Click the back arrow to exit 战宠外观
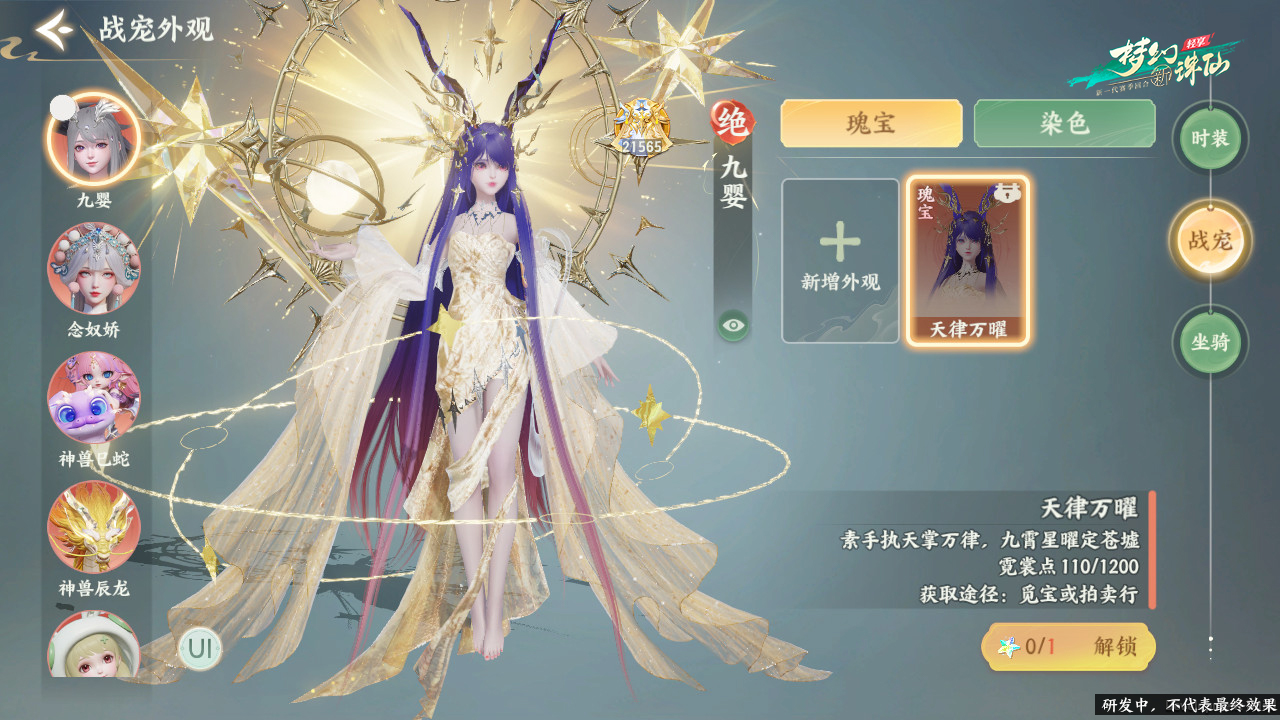Viewport: 1280px width, 720px height. coord(52,31)
